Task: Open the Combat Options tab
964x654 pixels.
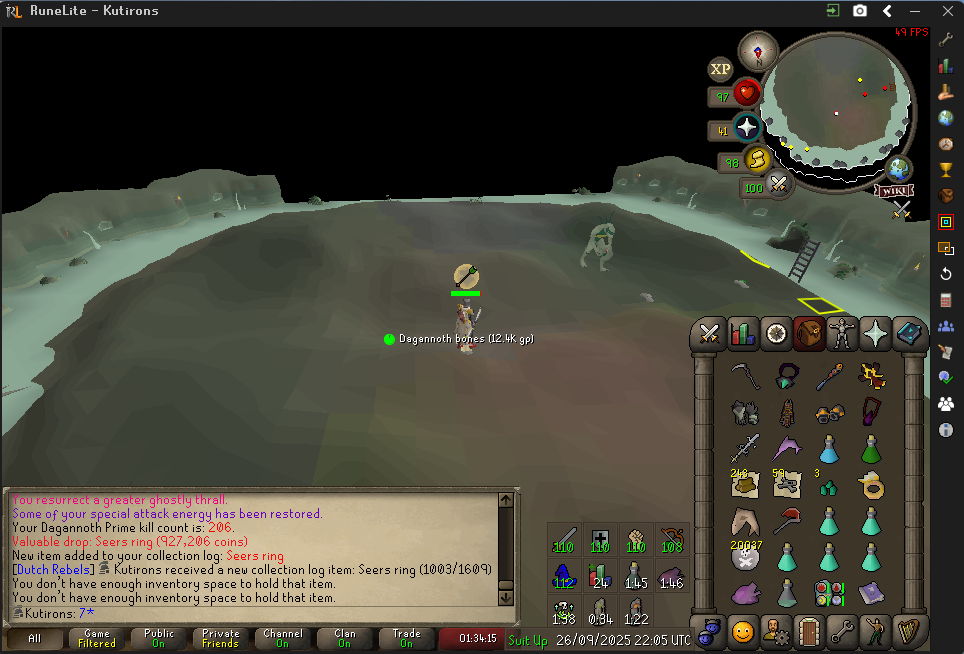Action: [x=710, y=333]
